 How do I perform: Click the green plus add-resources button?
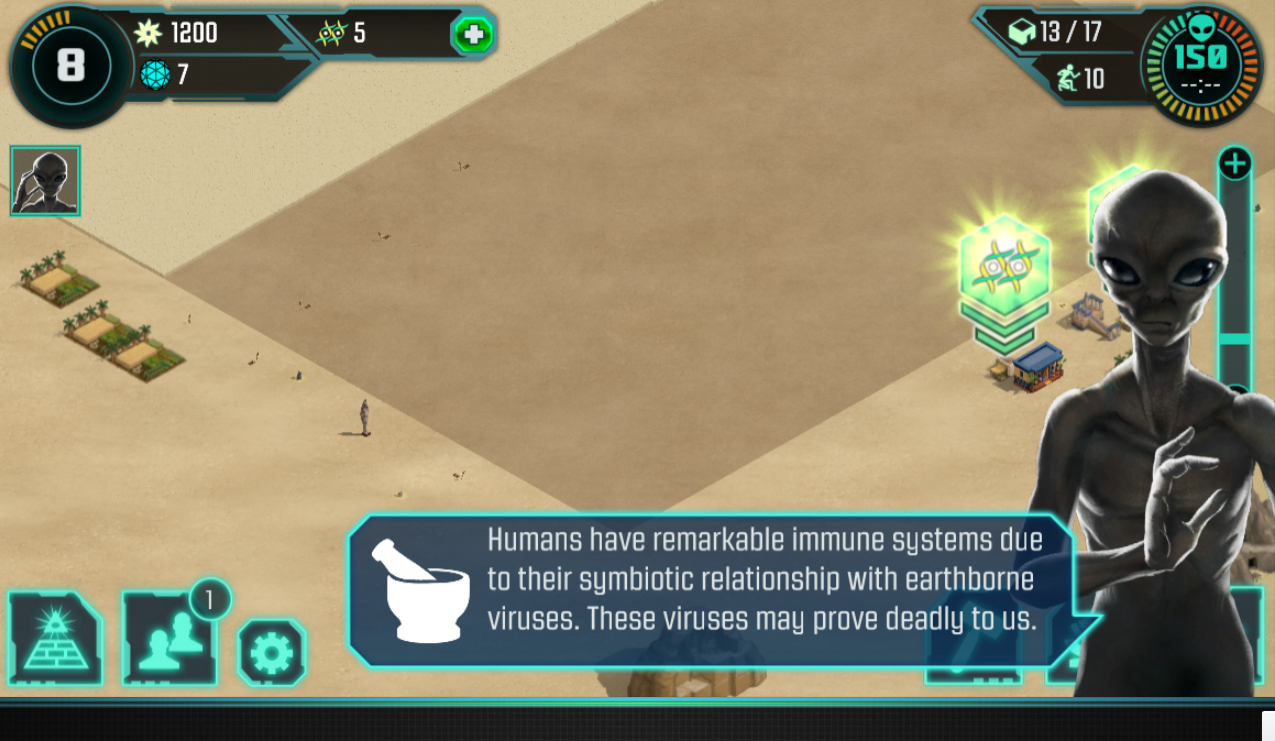tap(473, 36)
